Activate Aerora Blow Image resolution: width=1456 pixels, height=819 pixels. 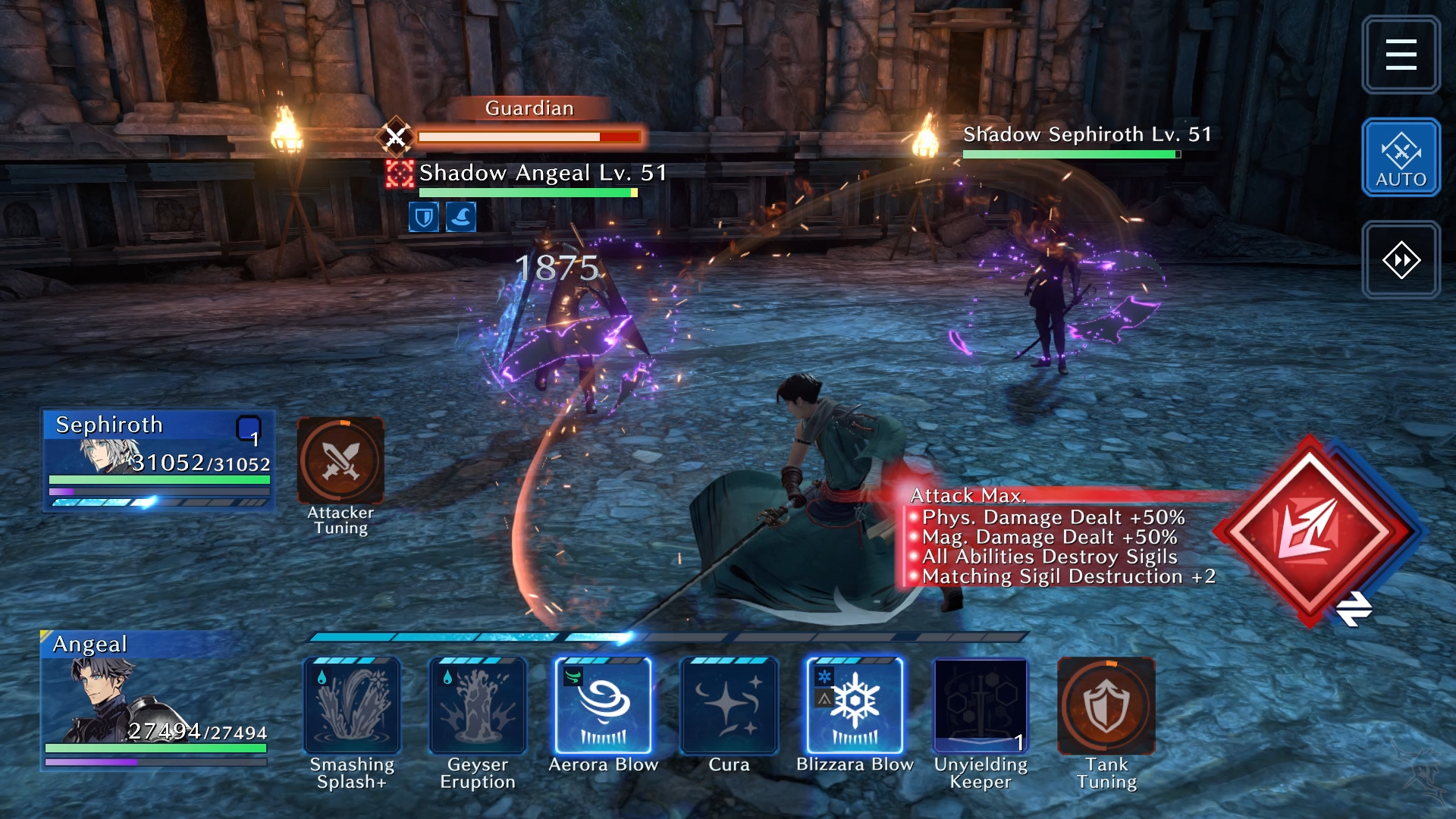(604, 707)
